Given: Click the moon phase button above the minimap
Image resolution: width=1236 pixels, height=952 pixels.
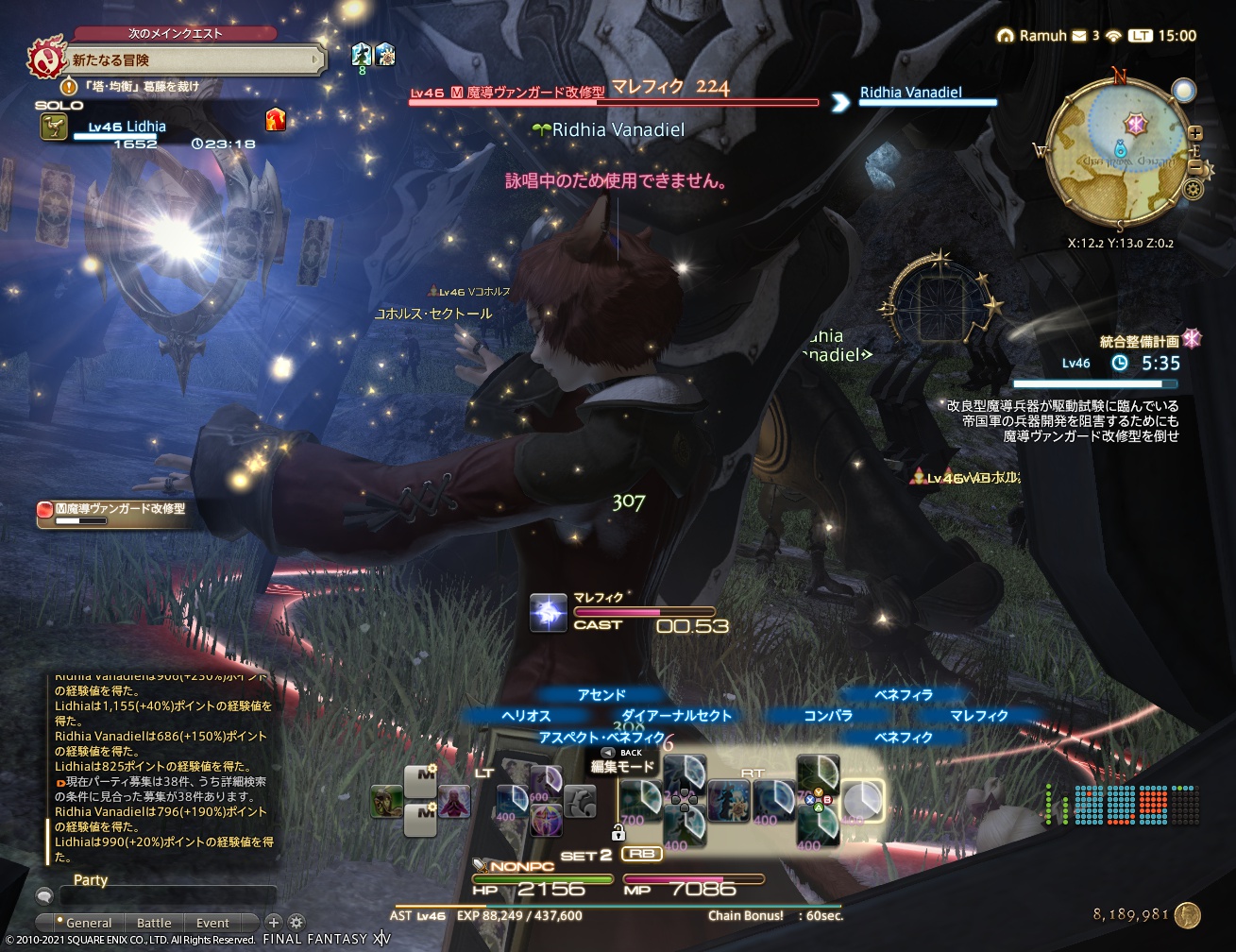Looking at the screenshot, I should (1184, 91).
